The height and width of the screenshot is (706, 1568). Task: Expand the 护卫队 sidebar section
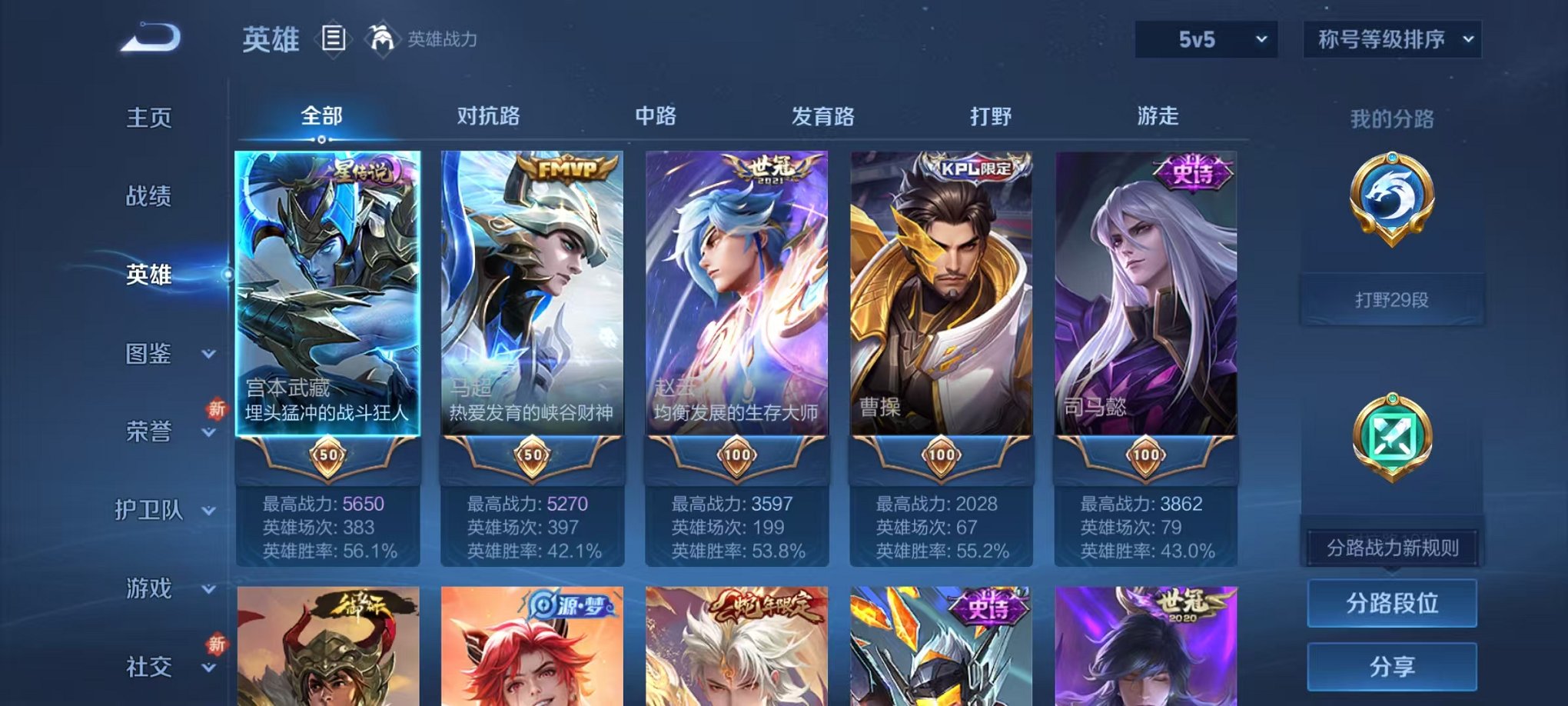coord(150,511)
